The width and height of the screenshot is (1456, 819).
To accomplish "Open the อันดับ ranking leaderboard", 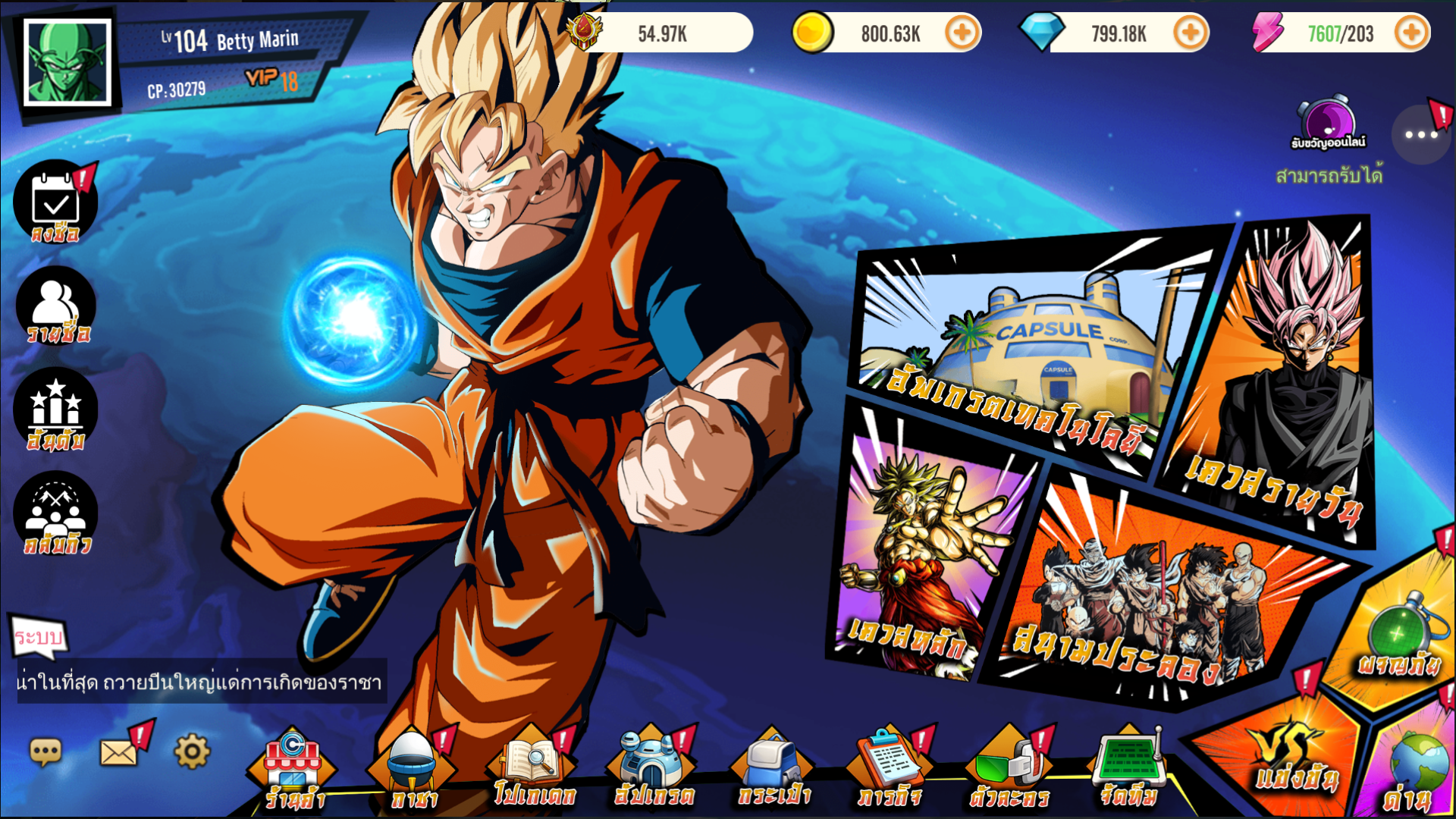I will point(55,409).
